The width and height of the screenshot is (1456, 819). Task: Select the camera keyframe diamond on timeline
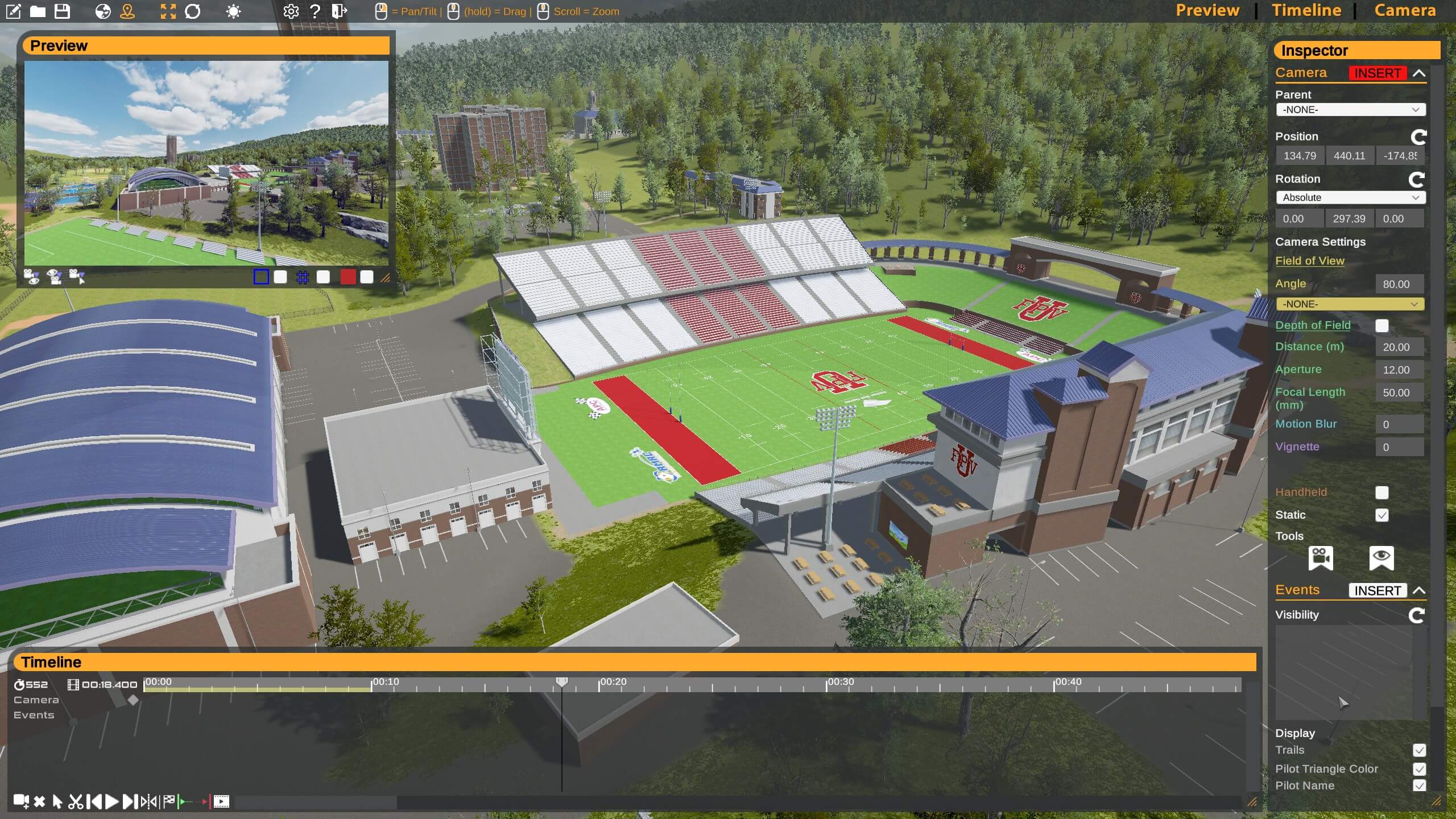pos(133,700)
